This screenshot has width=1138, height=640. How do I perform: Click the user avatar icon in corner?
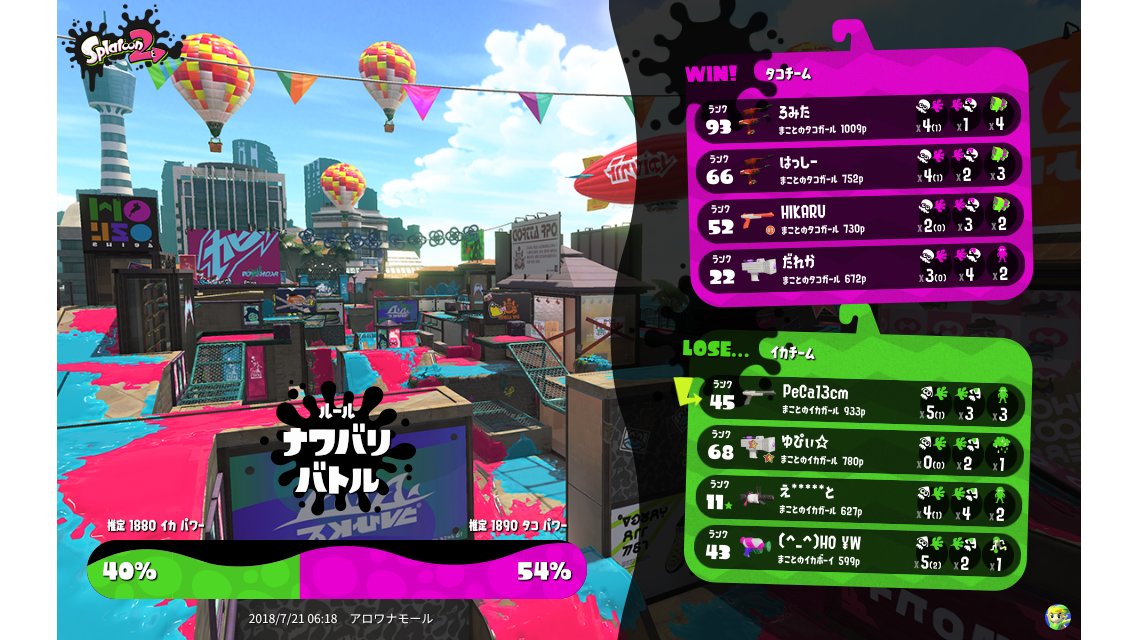click(1057, 616)
